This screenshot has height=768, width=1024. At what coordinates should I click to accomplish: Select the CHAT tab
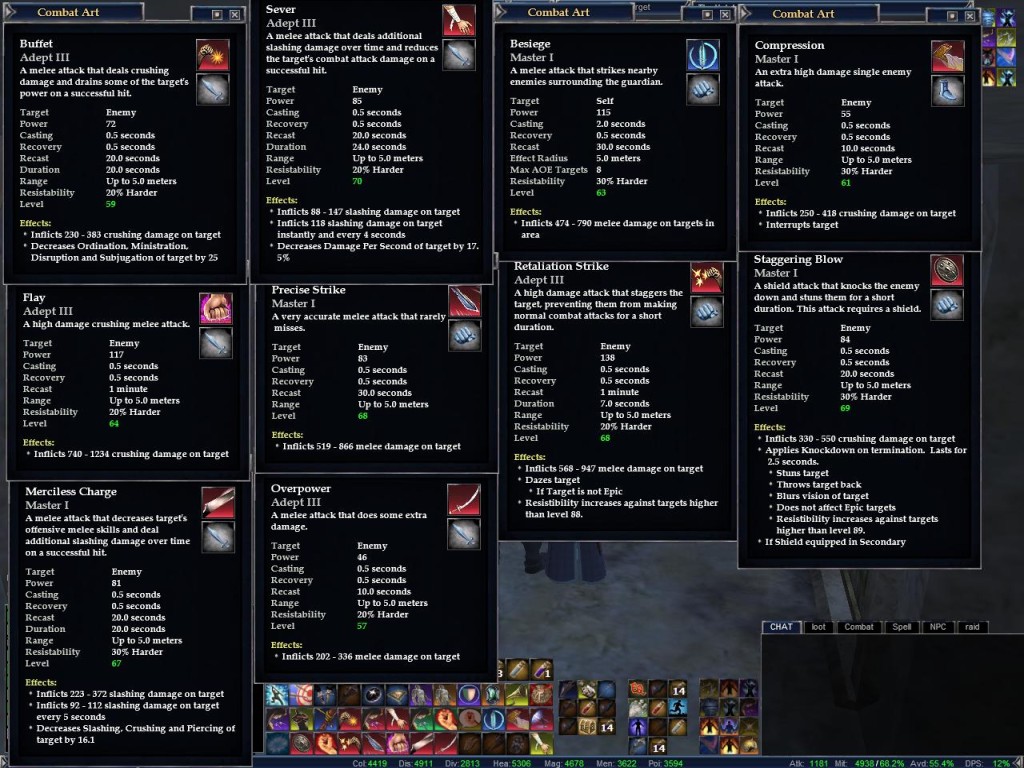(781, 627)
